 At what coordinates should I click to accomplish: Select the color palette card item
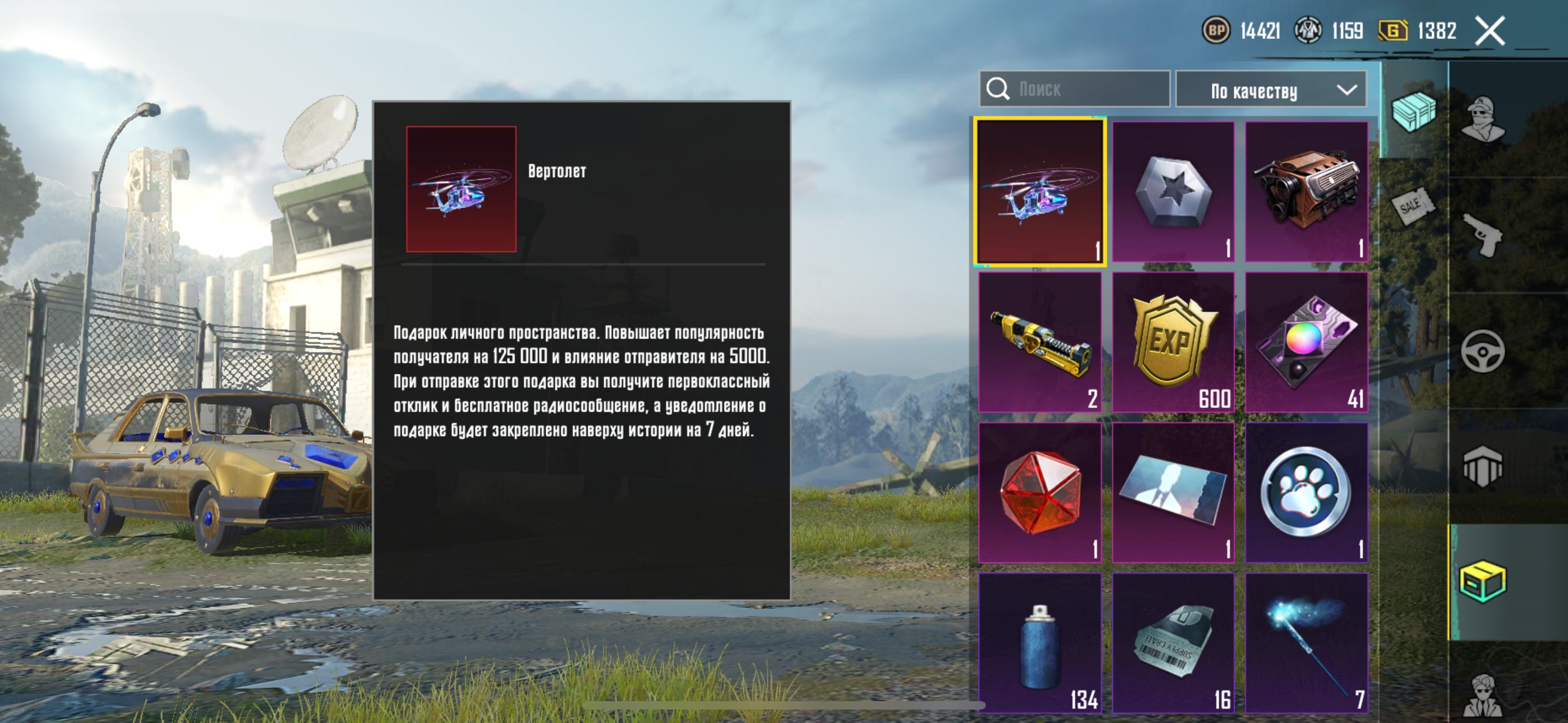(1306, 342)
